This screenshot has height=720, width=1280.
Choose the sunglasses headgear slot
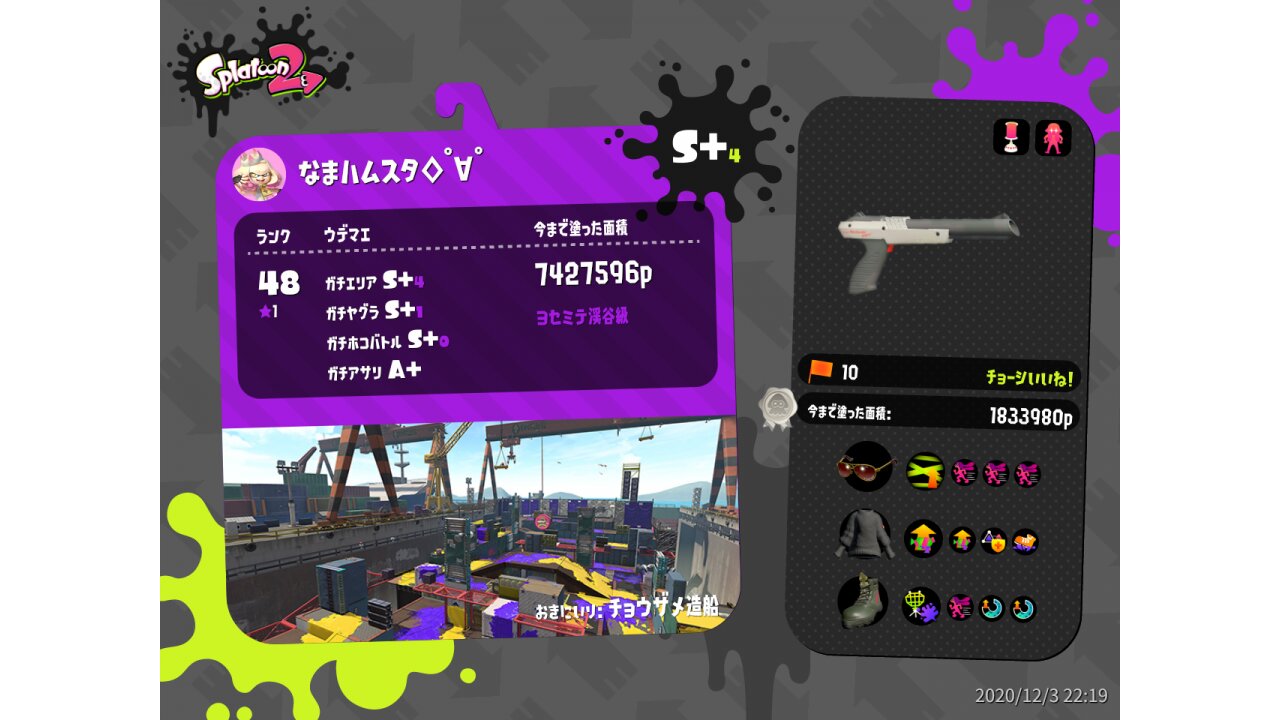[x=865, y=467]
